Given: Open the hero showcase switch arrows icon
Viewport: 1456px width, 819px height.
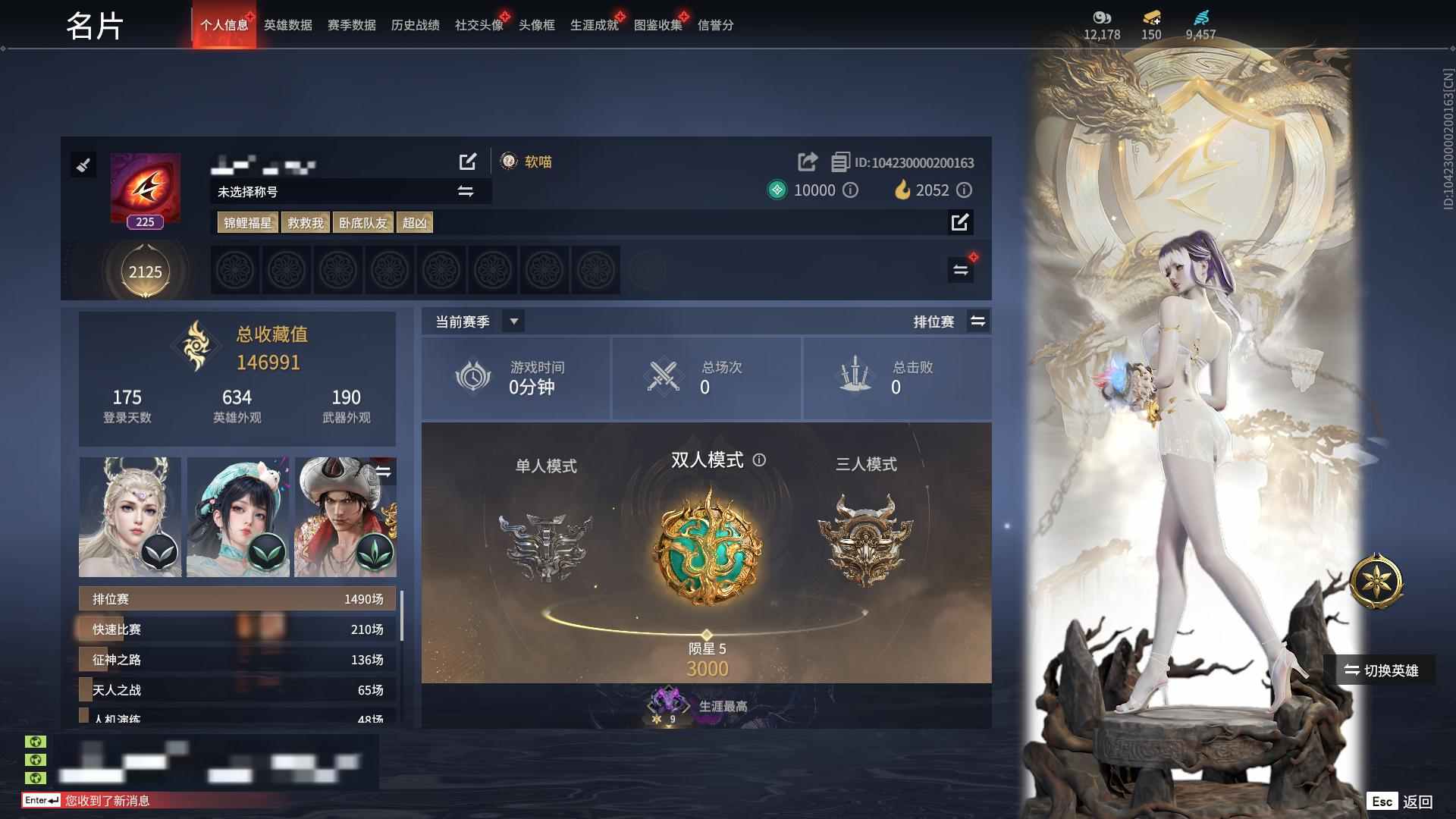Looking at the screenshot, I should [x=385, y=470].
